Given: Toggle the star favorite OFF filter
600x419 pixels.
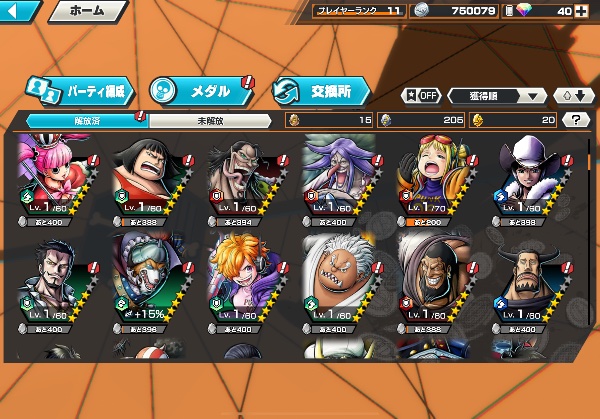Looking at the screenshot, I should click(x=421, y=95).
